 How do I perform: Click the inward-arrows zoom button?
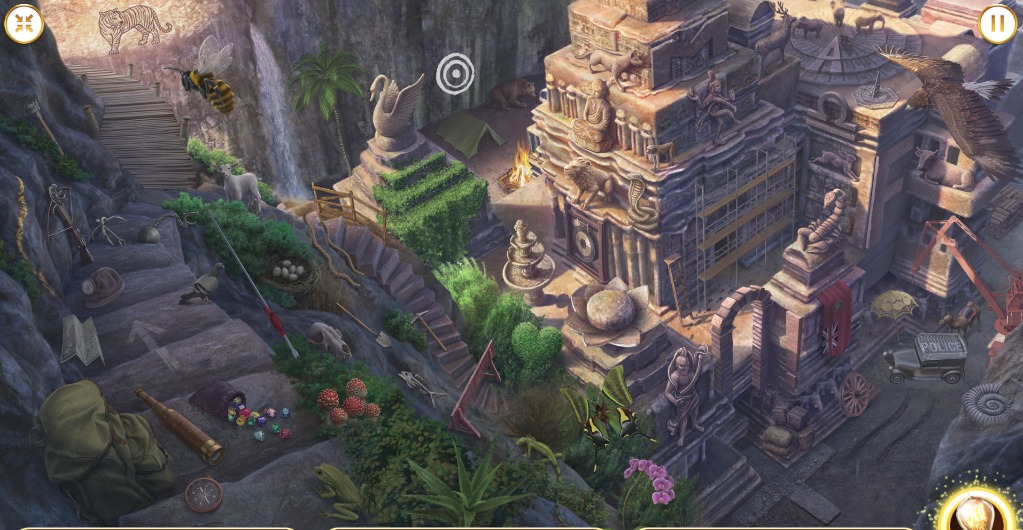coord(24,24)
